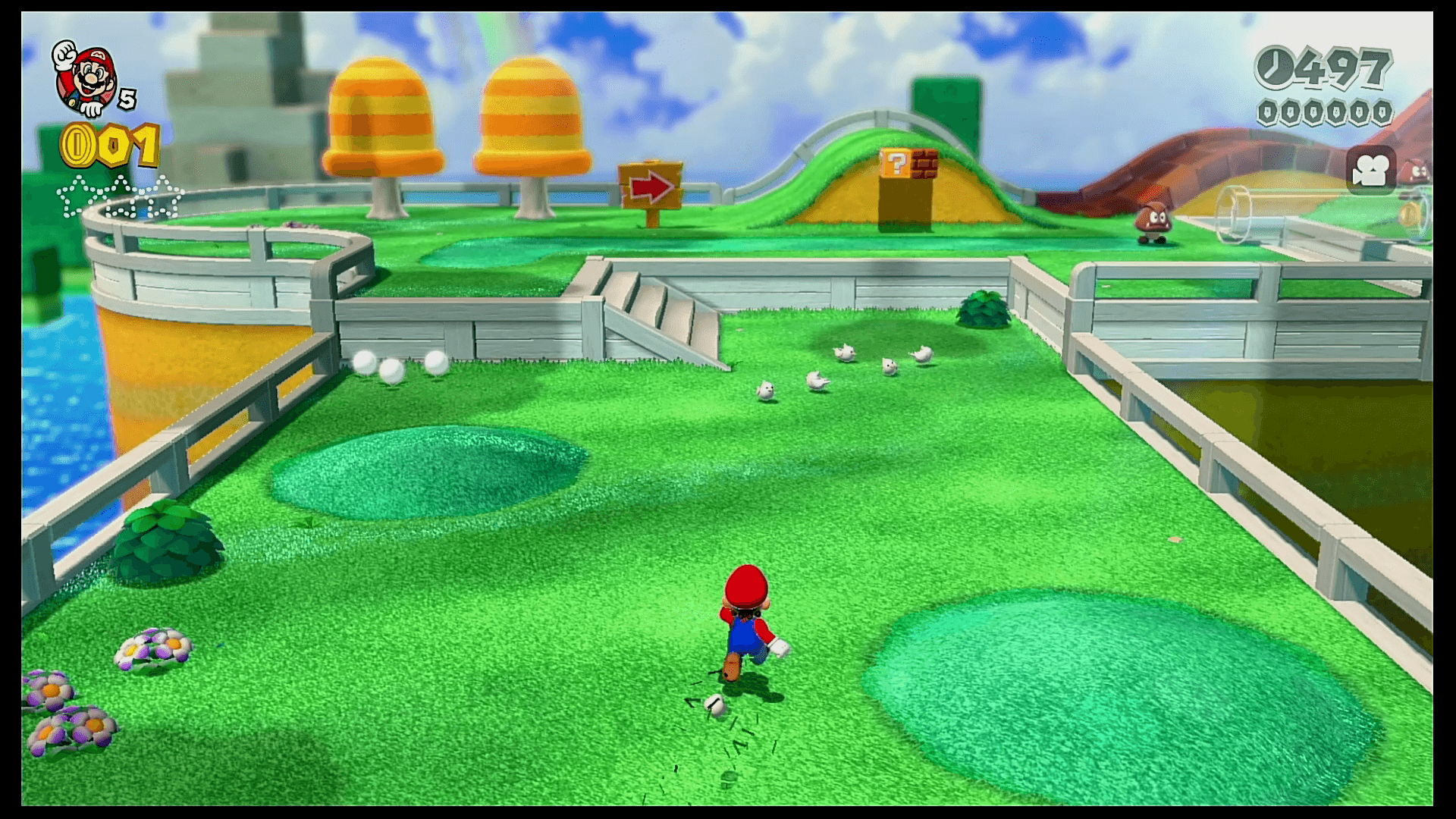Tap the camera icon button

[1371, 171]
